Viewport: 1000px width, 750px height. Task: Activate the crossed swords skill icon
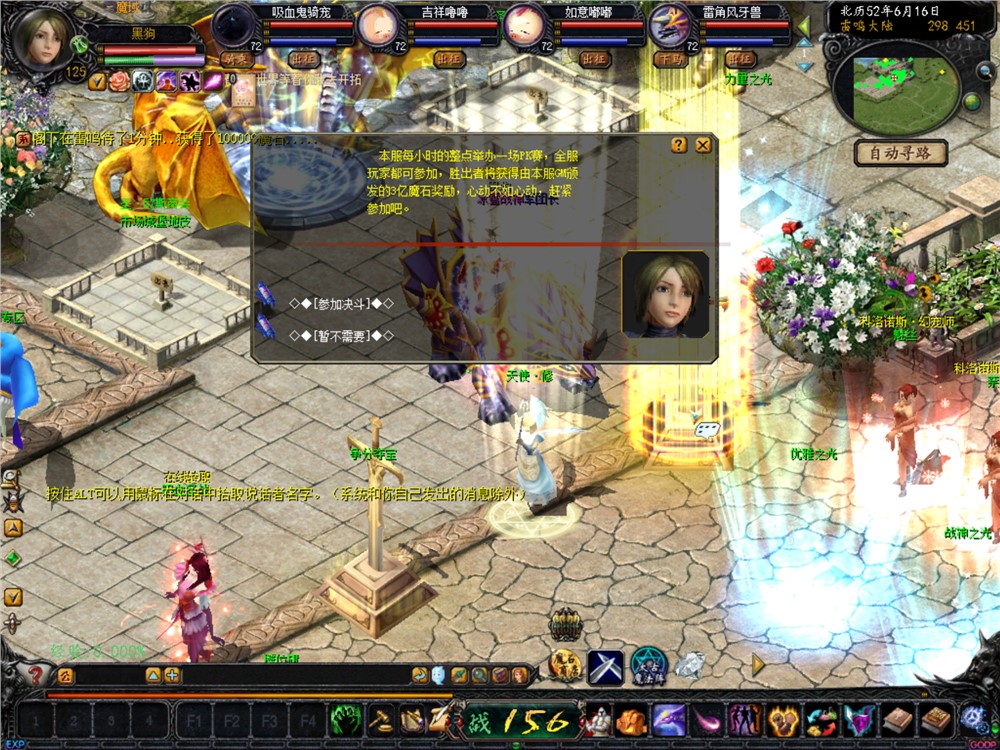coord(605,667)
